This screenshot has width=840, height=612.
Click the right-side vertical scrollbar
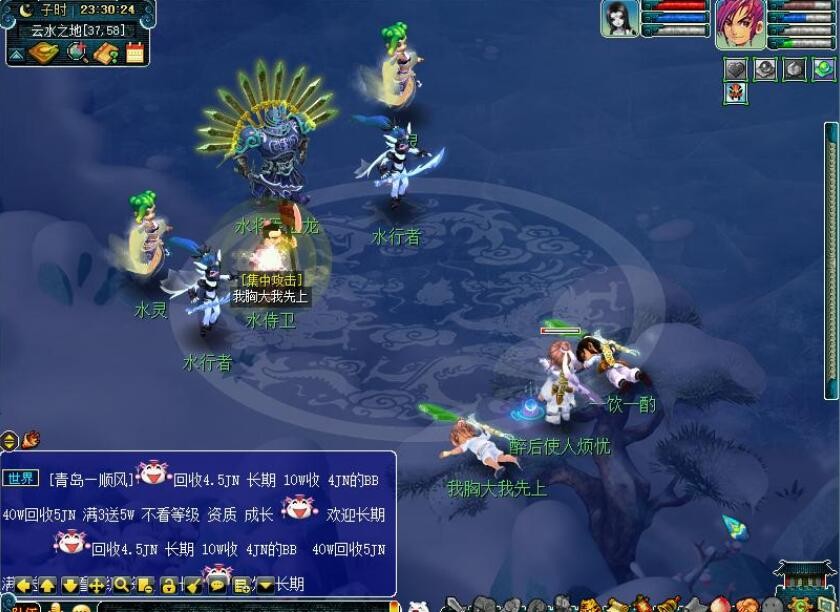pyautogui.click(x=830, y=260)
